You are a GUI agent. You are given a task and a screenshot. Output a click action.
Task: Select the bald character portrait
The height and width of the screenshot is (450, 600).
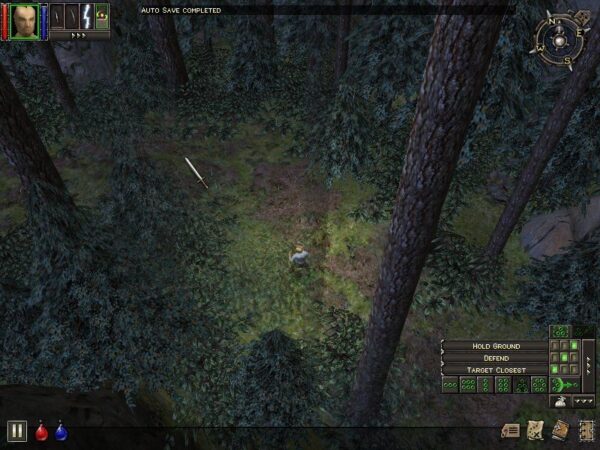click(x=24, y=19)
